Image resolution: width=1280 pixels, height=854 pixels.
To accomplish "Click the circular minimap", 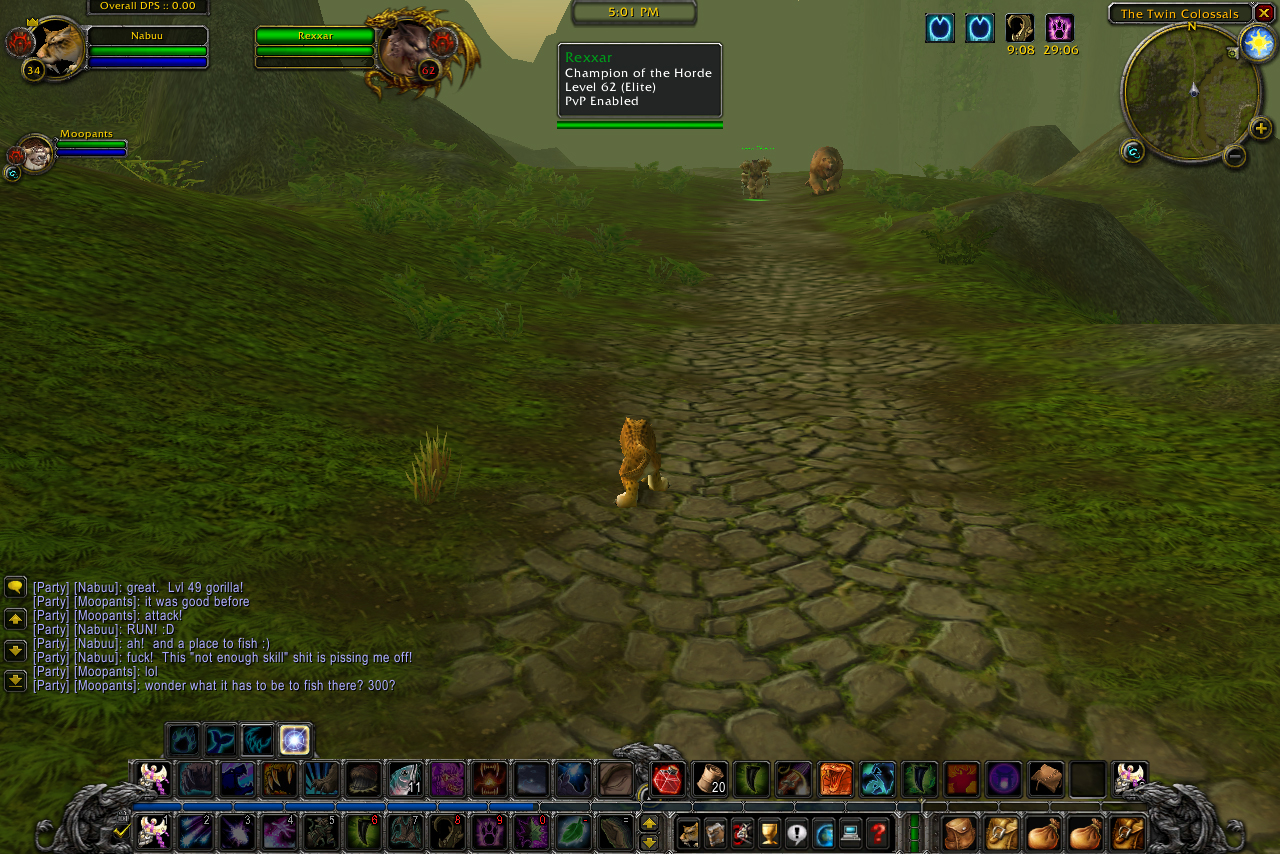I will click(1191, 92).
